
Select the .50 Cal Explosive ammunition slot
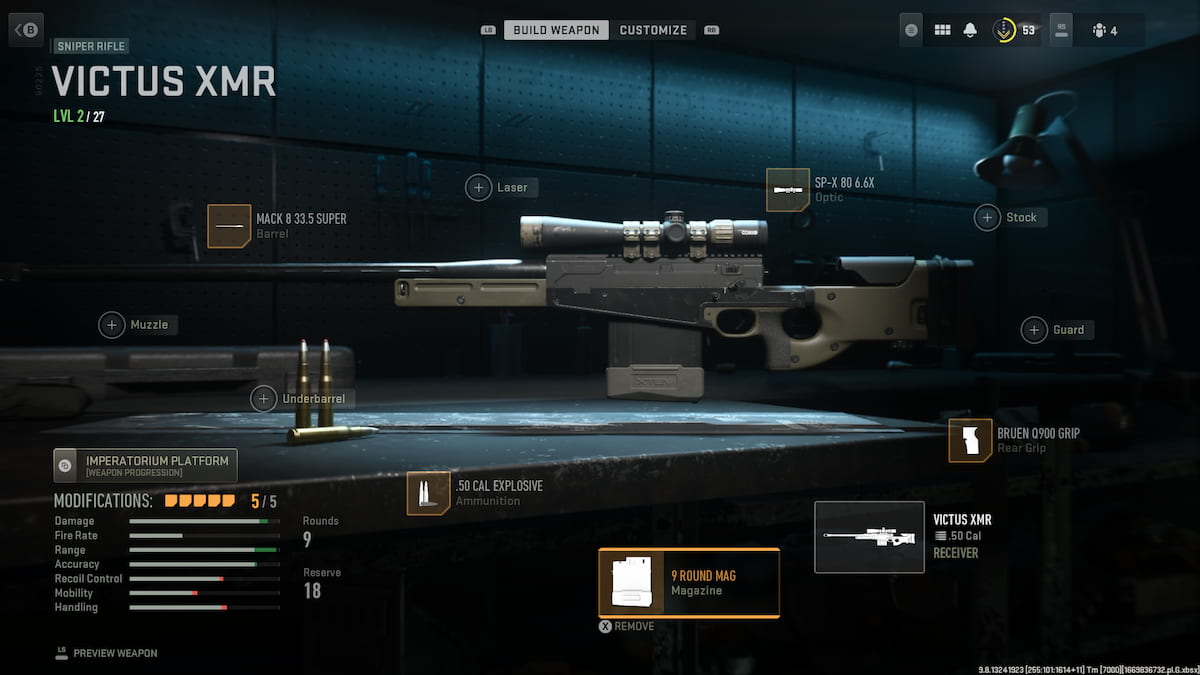tap(428, 494)
